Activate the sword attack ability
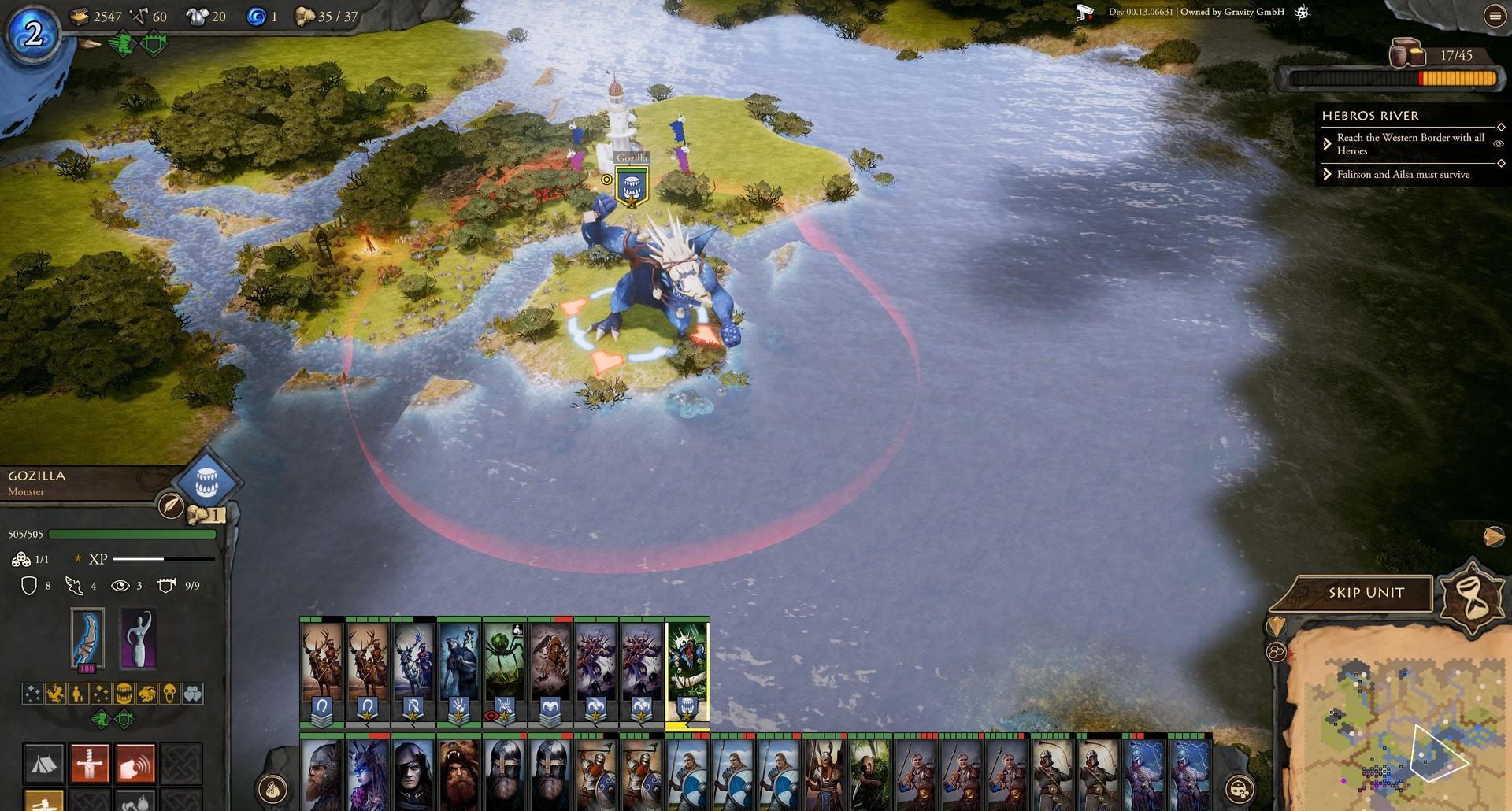Image resolution: width=1512 pixels, height=811 pixels. click(x=90, y=763)
